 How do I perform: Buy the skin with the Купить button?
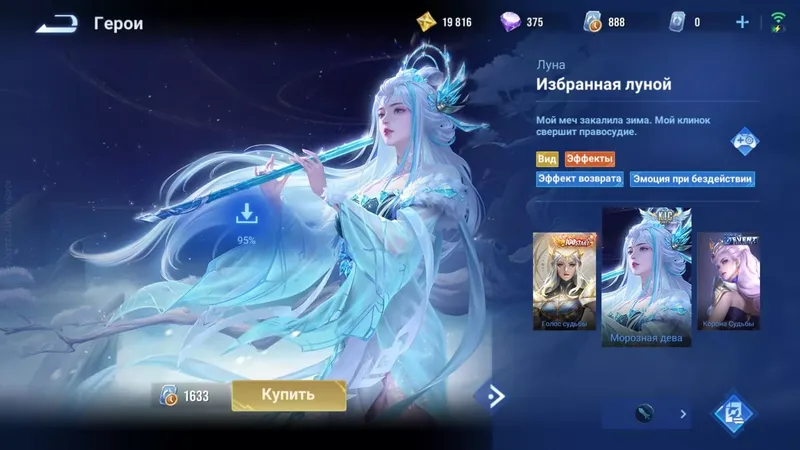click(289, 395)
